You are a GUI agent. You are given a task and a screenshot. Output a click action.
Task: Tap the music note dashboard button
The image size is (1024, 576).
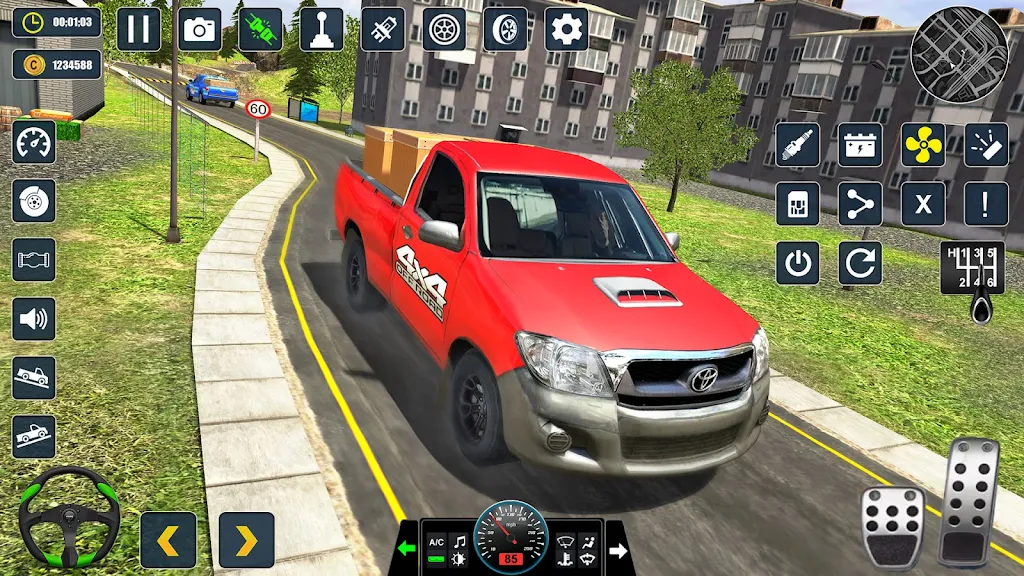click(x=459, y=541)
